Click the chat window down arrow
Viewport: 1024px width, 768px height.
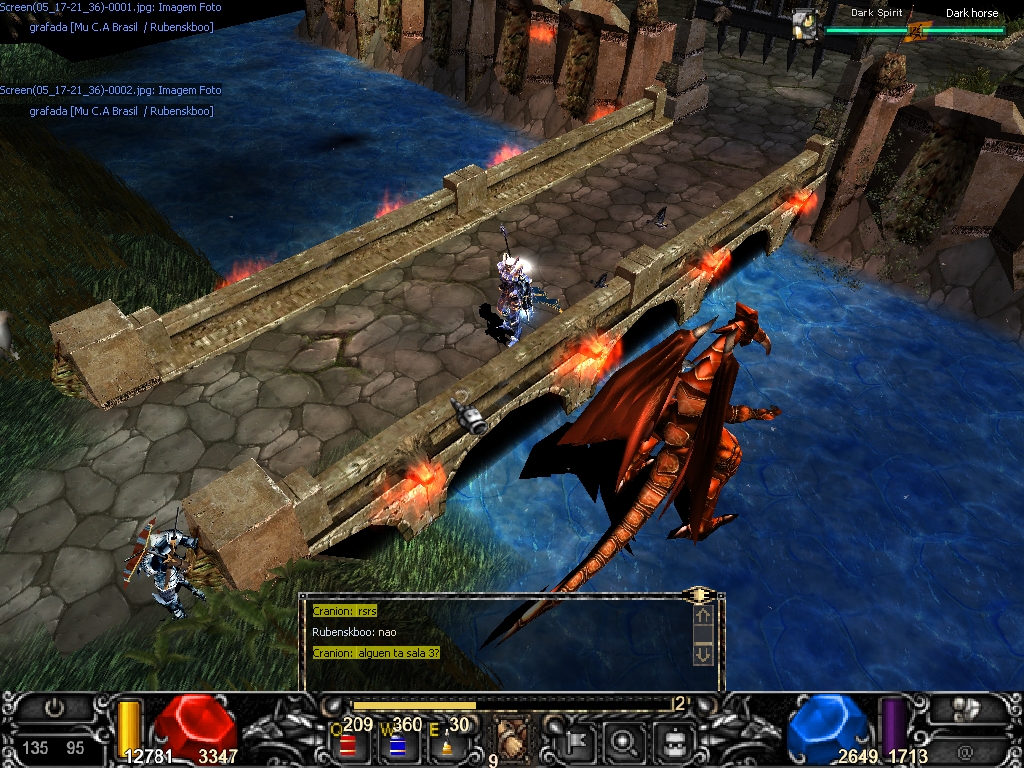(703, 654)
